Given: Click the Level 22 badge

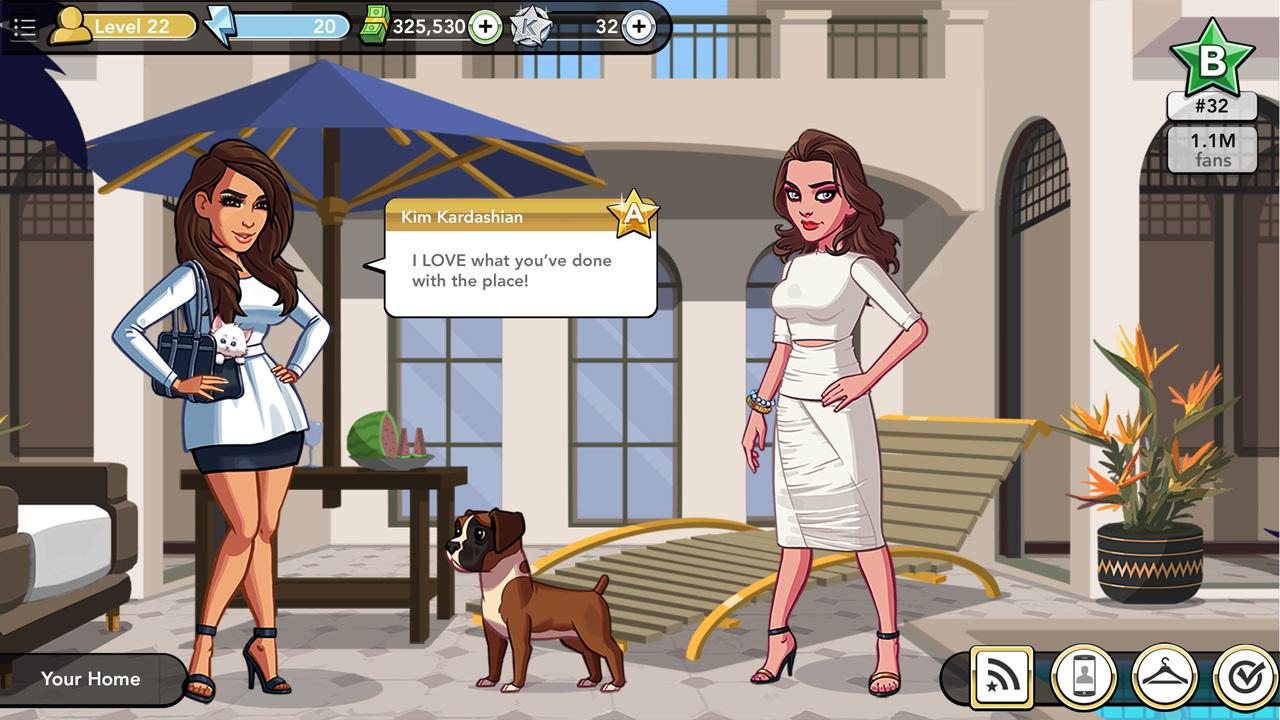Looking at the screenshot, I should point(138,26).
